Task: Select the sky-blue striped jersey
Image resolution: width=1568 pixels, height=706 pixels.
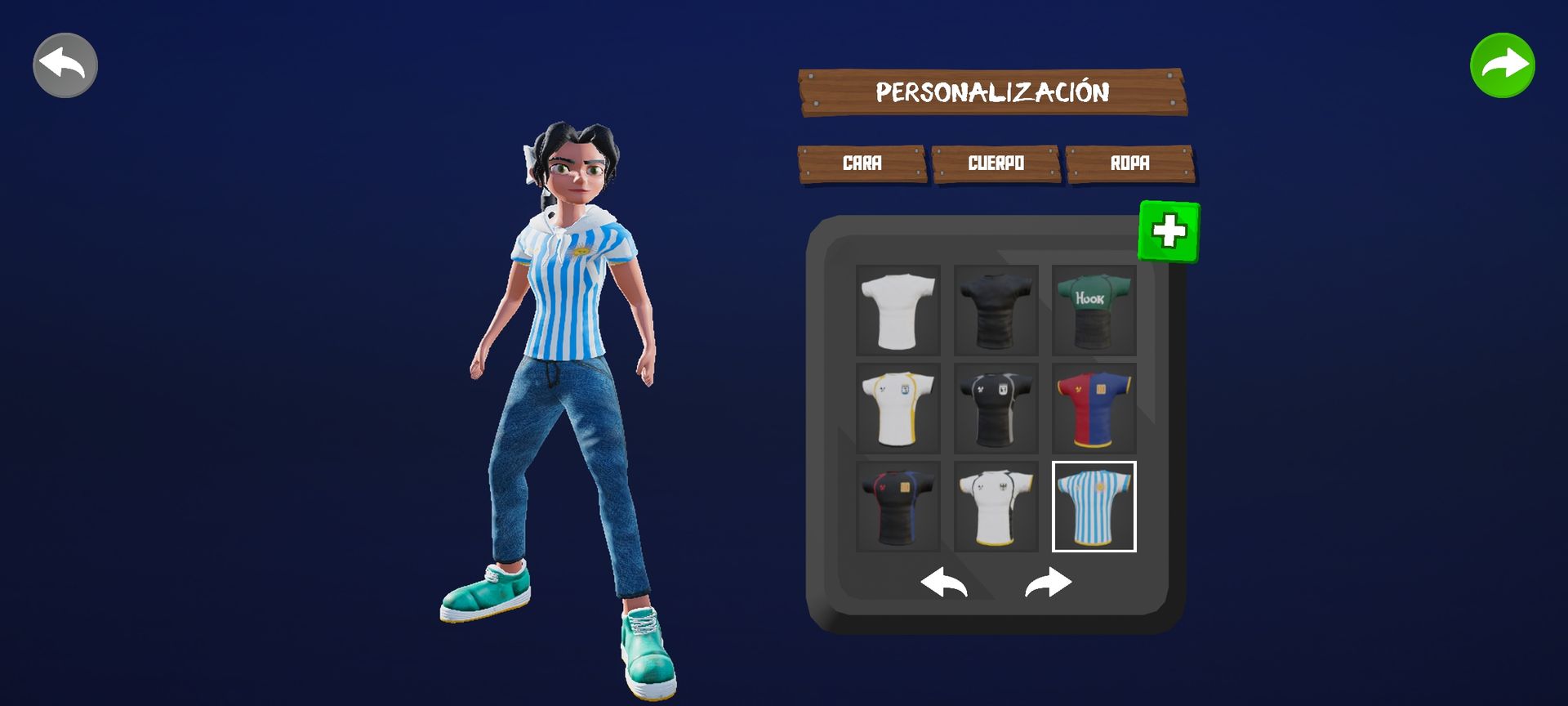Action: (x=1094, y=507)
